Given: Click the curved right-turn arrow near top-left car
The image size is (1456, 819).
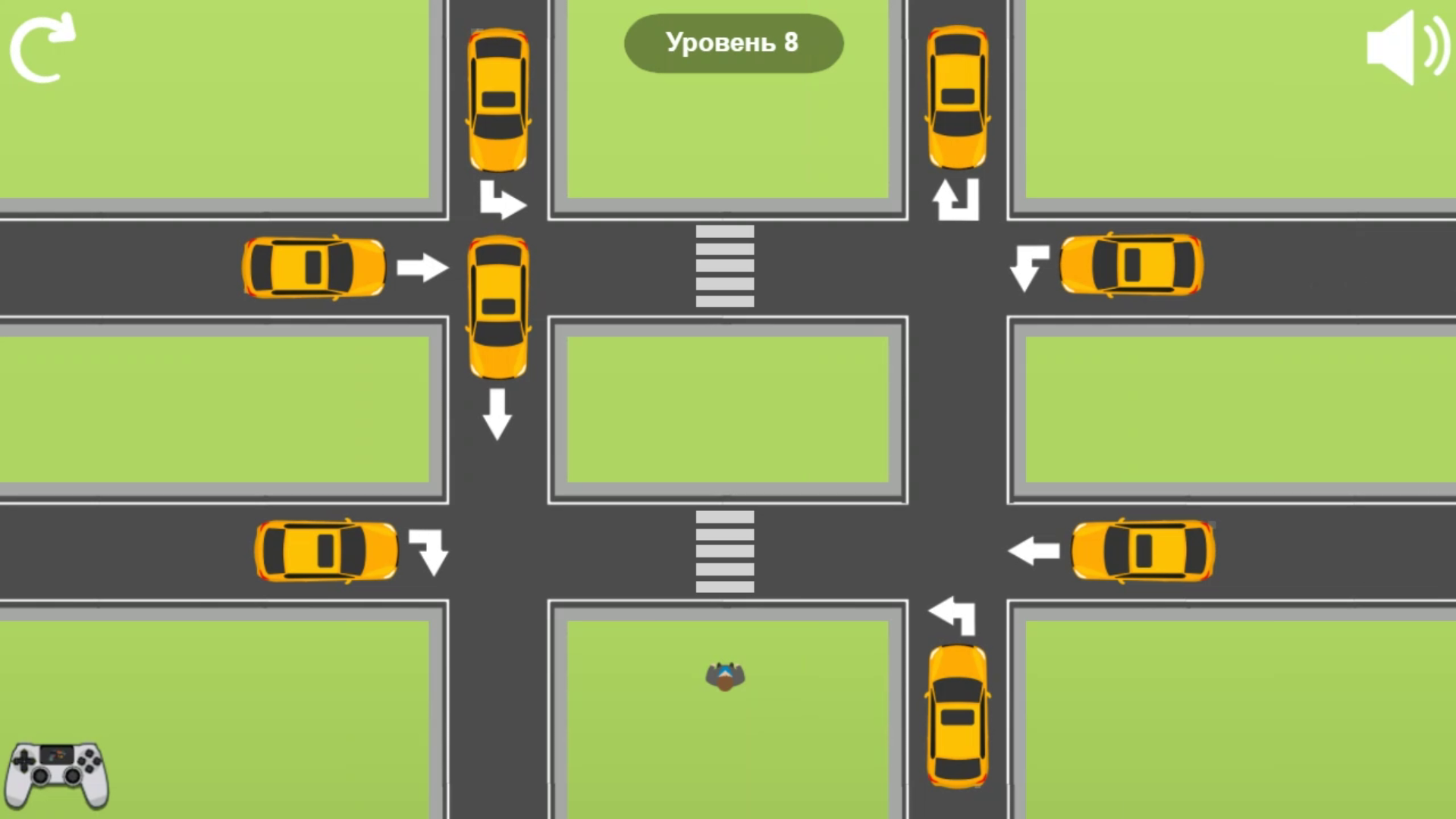Looking at the screenshot, I should tap(503, 199).
